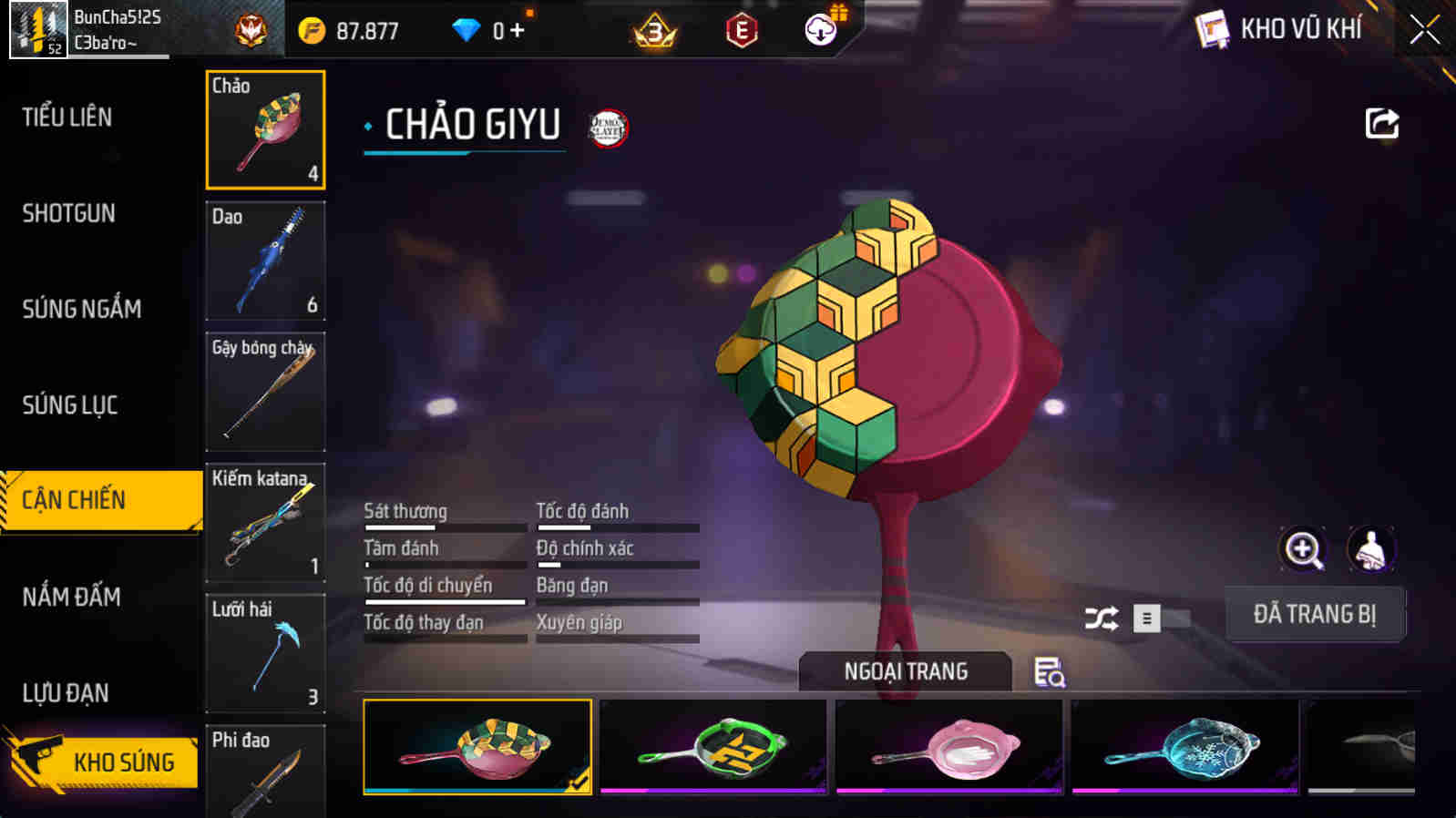Click the crown rank 3 icon
1456x818 pixels.
654,30
